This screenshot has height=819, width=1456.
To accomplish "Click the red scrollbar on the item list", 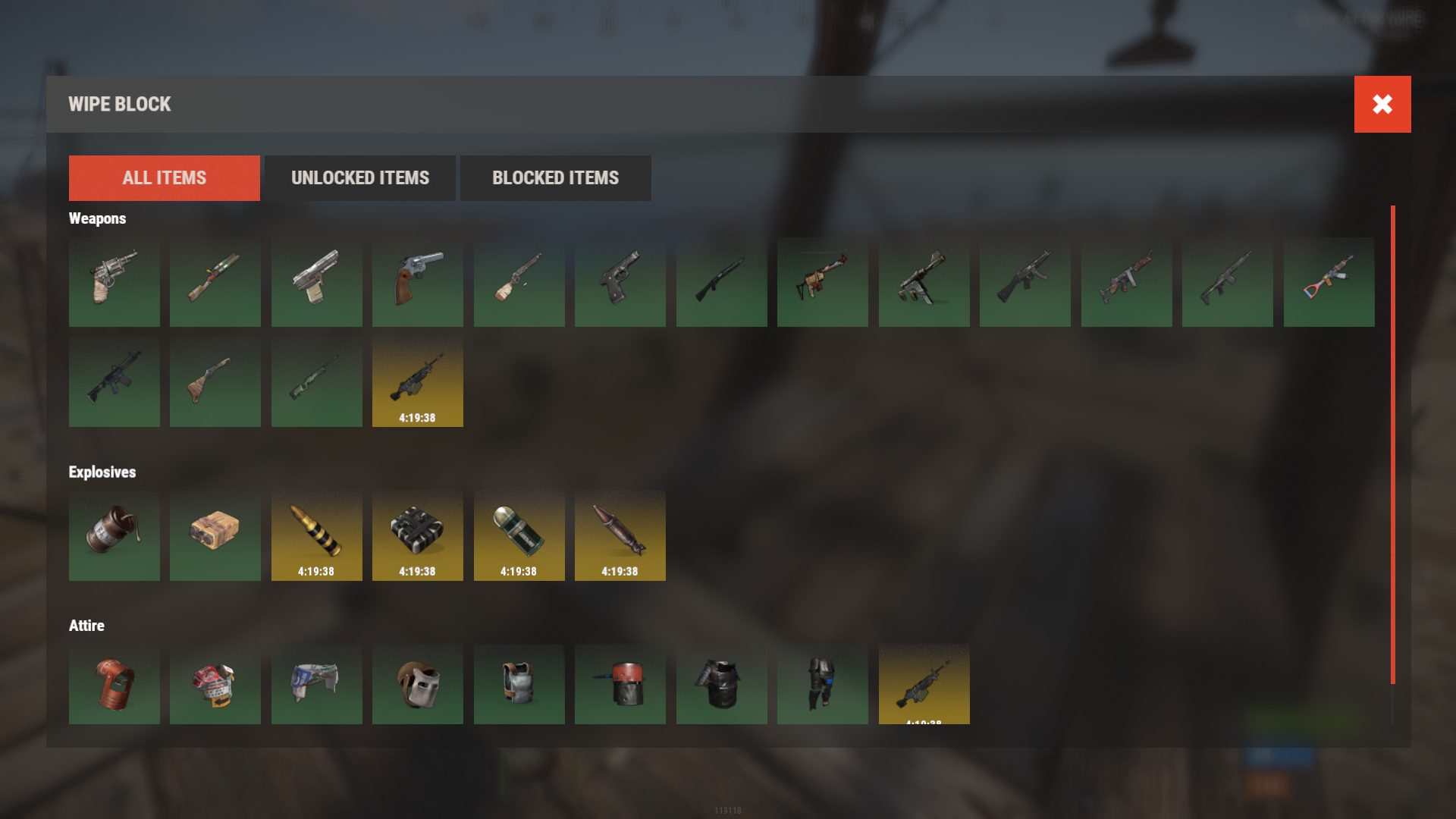I will 1392,444.
